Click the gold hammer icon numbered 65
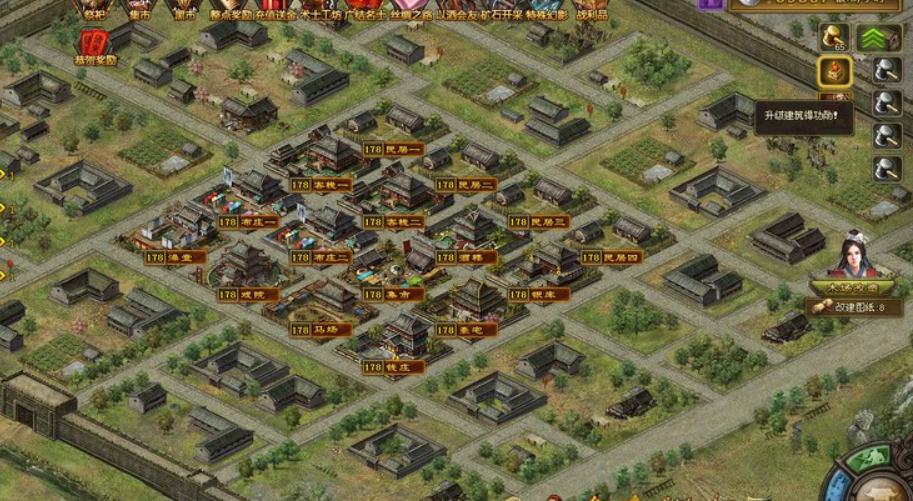Image resolution: width=913 pixels, height=501 pixels. point(834,38)
